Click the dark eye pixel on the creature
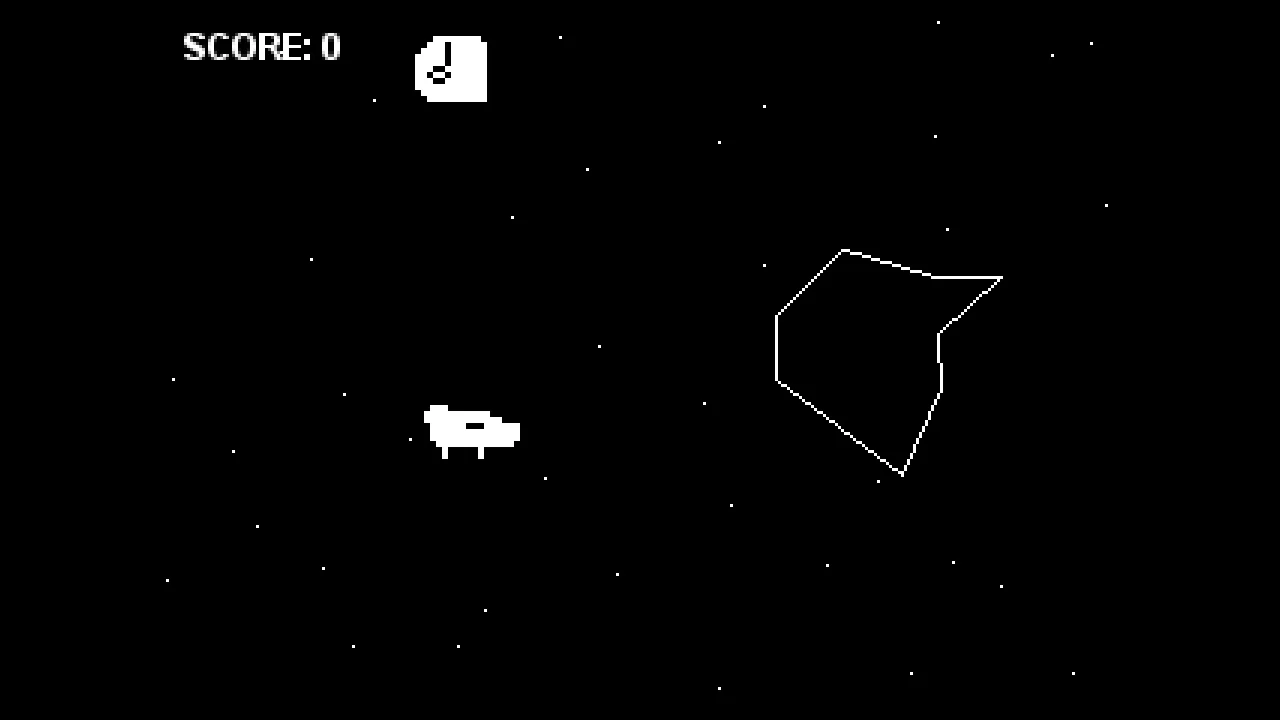Screen dimensions: 1280x720 (475, 425)
